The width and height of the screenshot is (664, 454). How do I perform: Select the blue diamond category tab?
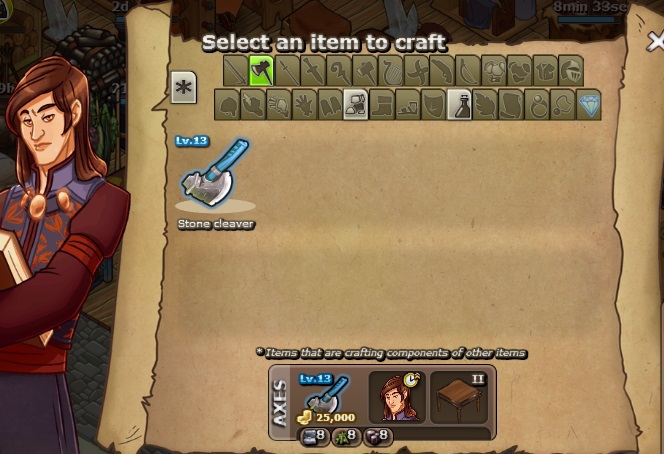(x=589, y=104)
